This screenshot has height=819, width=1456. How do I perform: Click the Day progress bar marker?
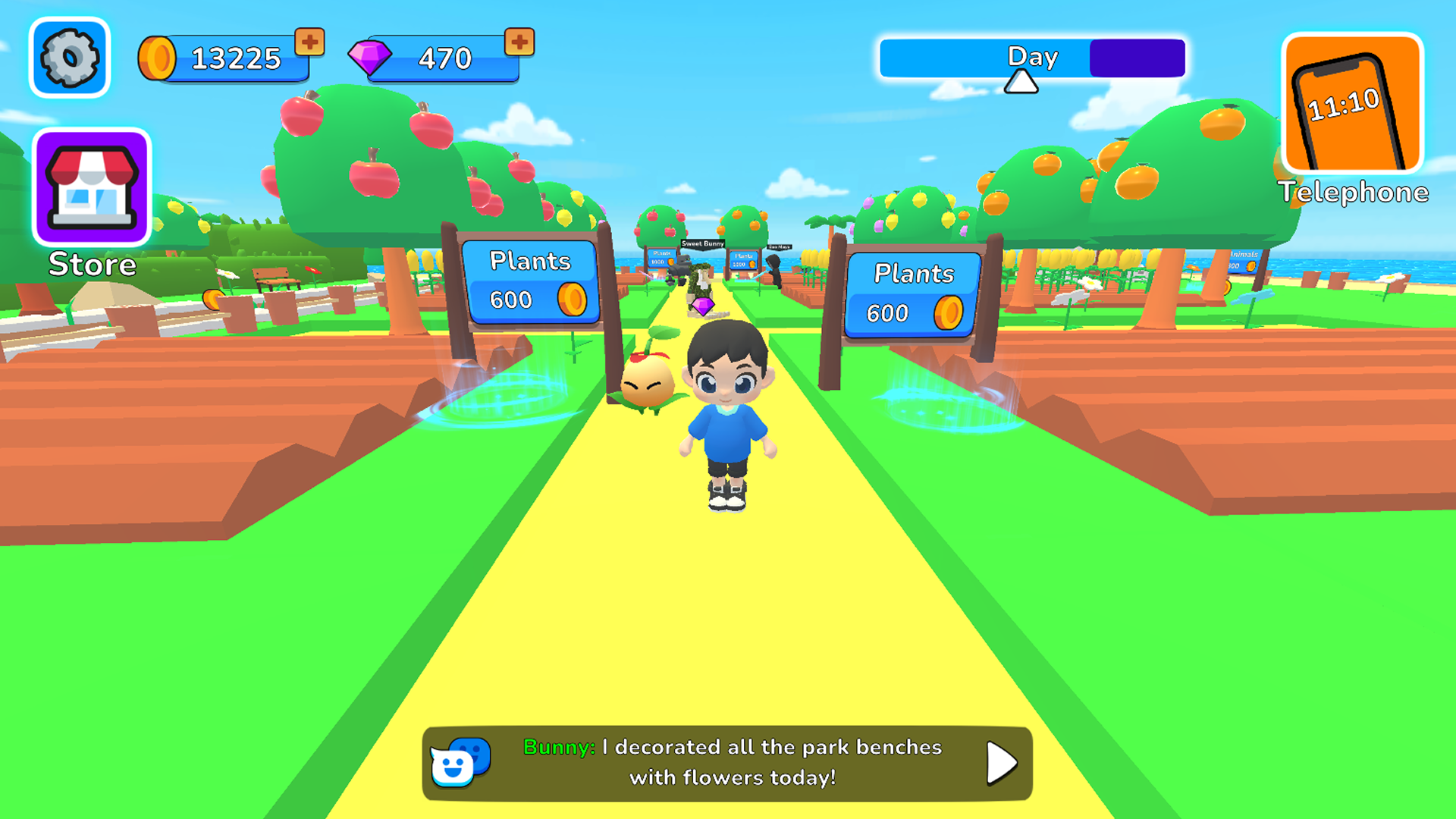(1020, 82)
